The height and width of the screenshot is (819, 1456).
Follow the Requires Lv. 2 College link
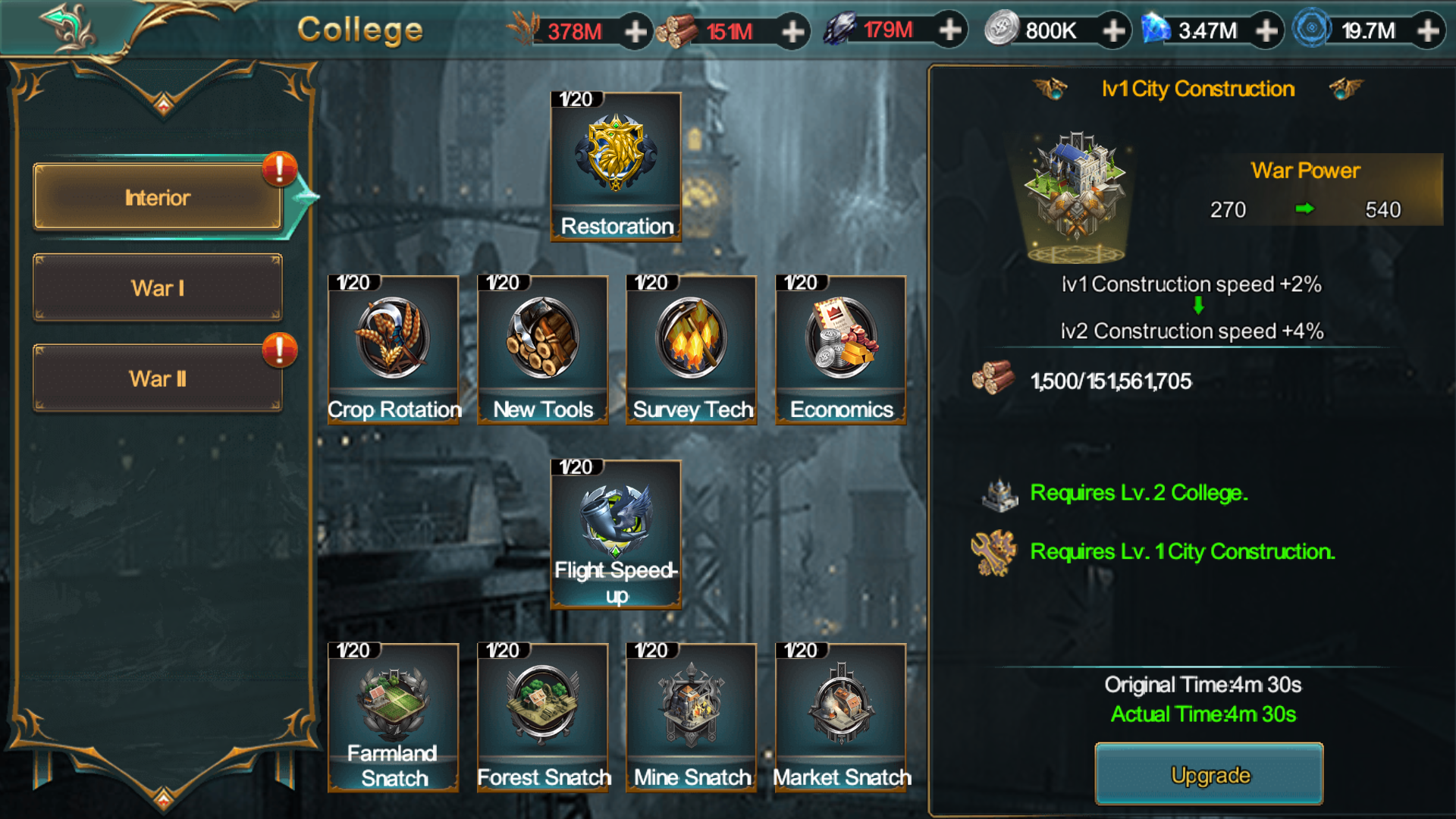click(x=1137, y=493)
